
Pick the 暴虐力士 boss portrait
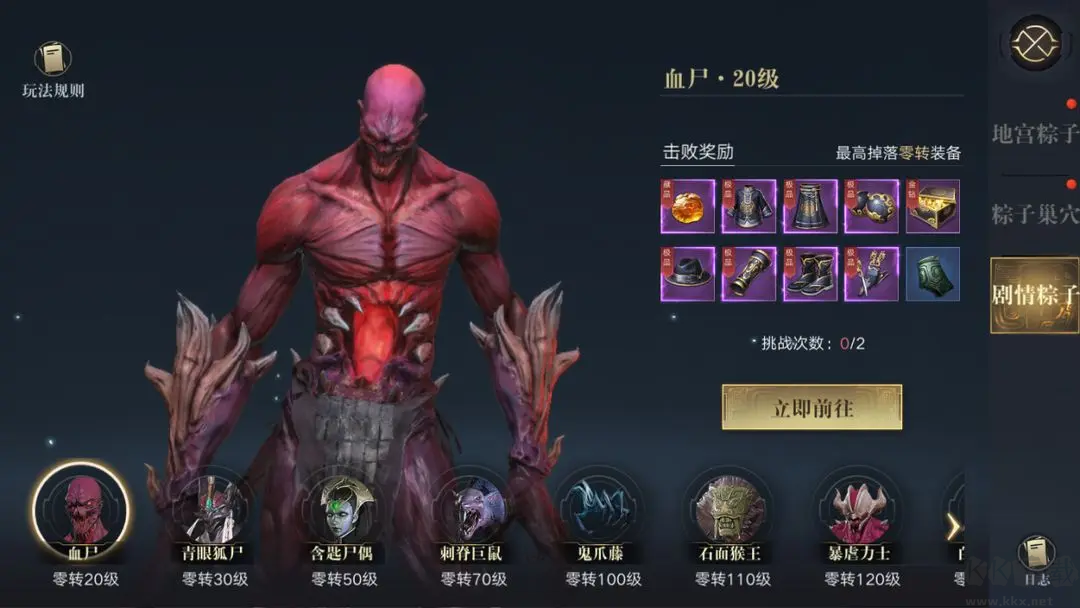[861, 511]
